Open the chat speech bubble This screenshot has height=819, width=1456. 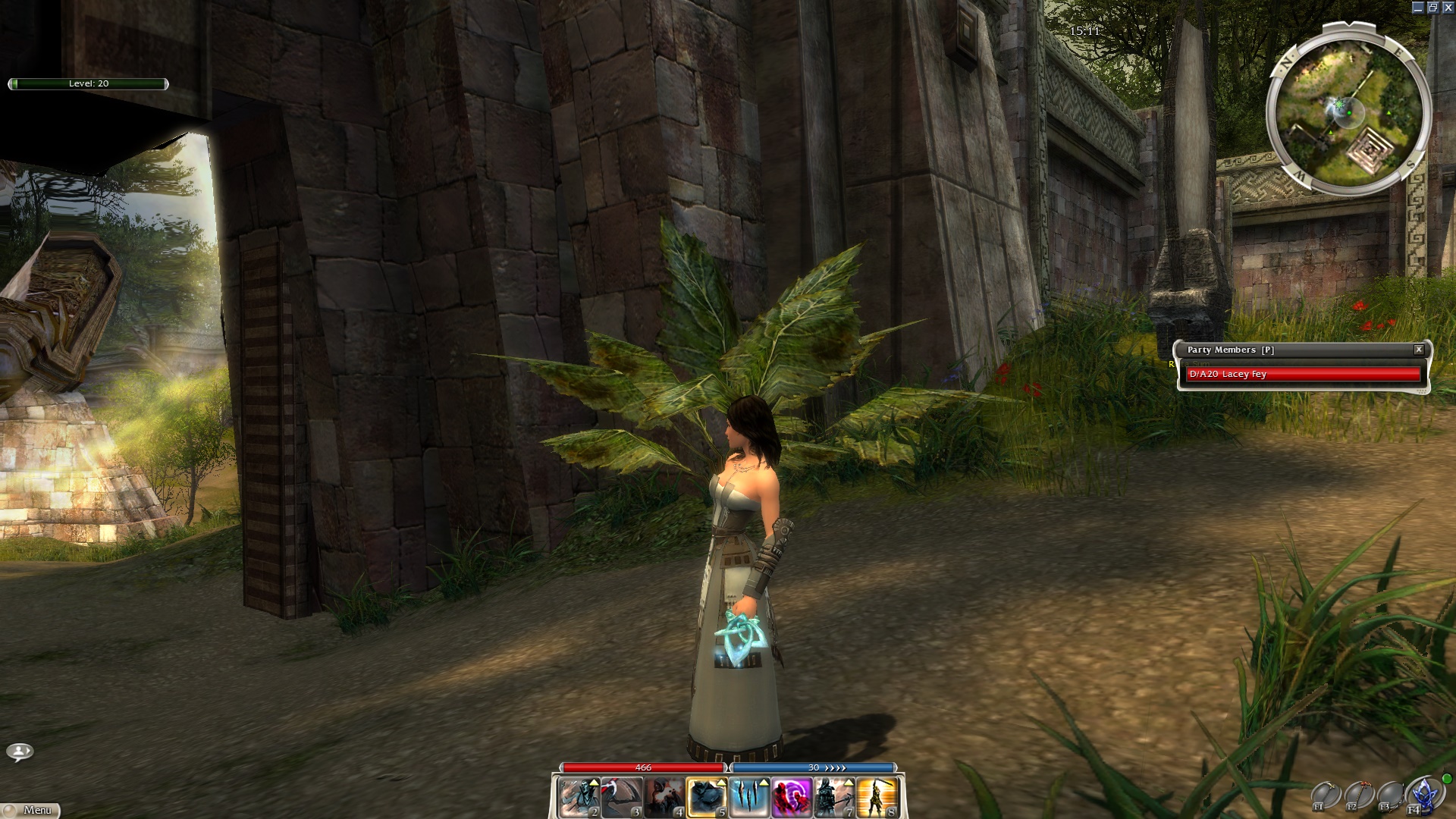click(20, 752)
